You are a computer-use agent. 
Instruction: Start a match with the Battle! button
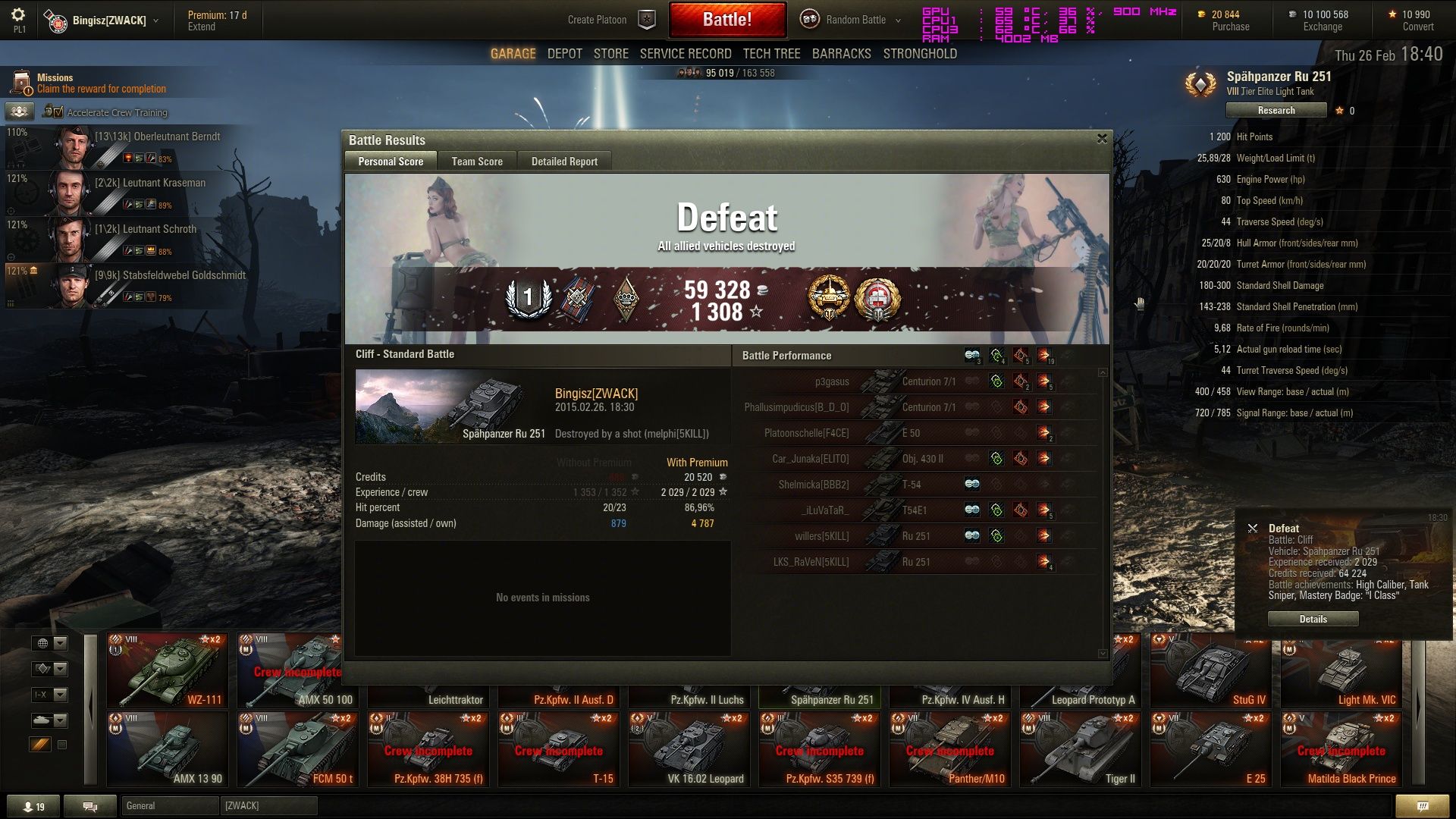(x=726, y=20)
